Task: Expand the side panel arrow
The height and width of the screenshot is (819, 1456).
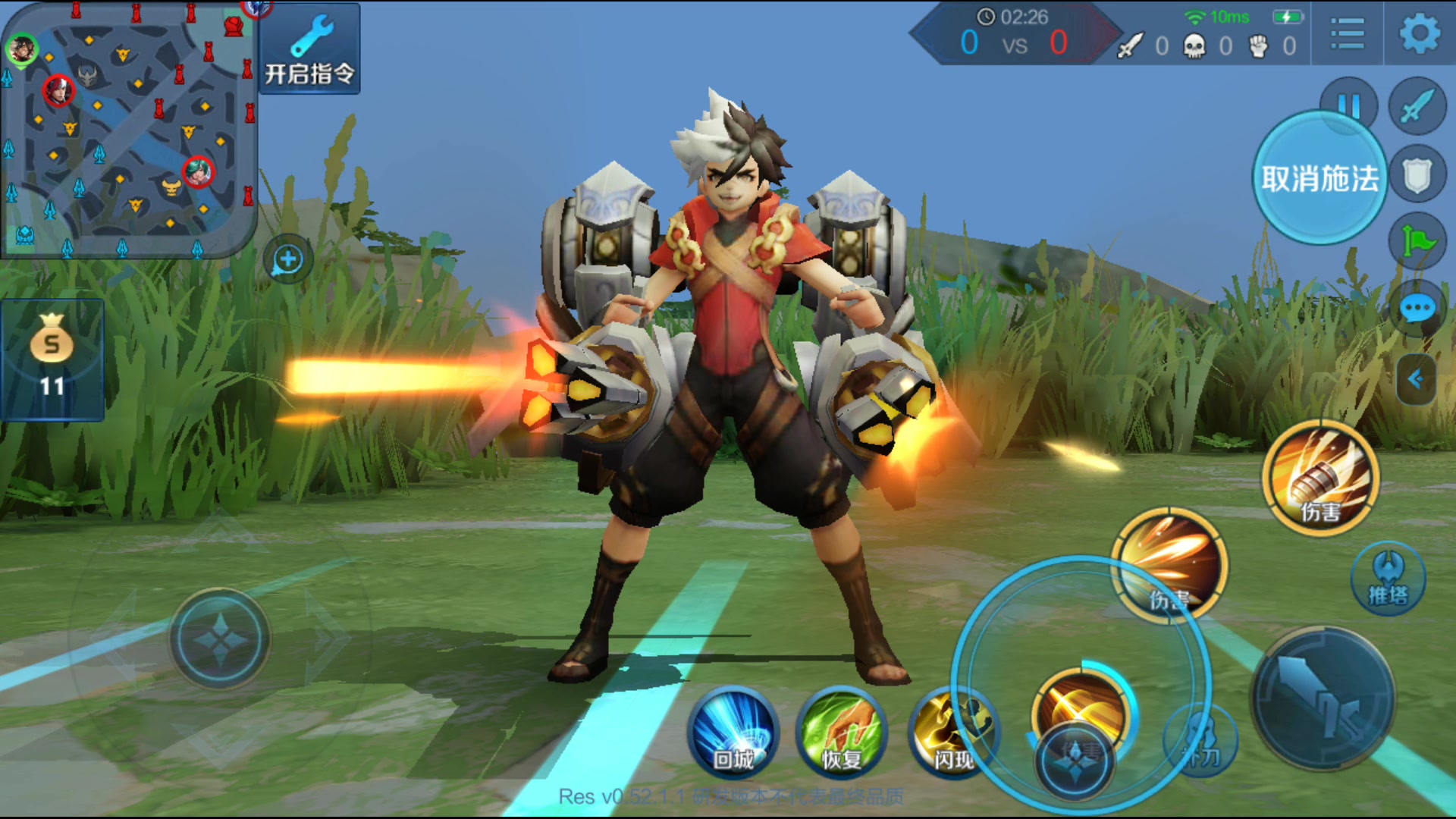Action: [1415, 379]
